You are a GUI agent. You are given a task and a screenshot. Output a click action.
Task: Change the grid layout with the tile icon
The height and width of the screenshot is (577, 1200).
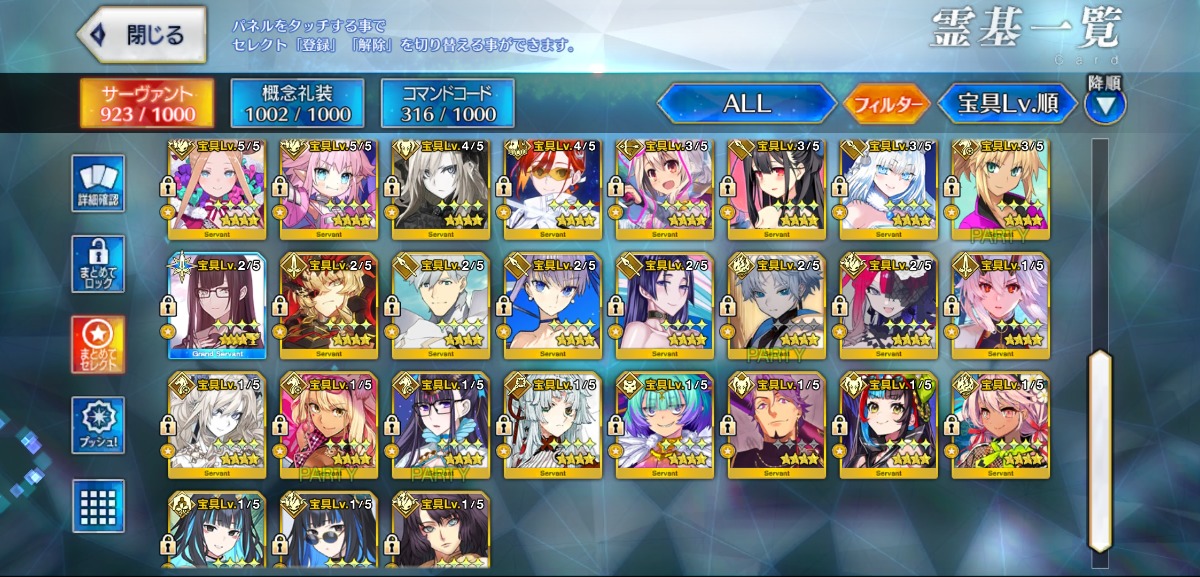98,506
